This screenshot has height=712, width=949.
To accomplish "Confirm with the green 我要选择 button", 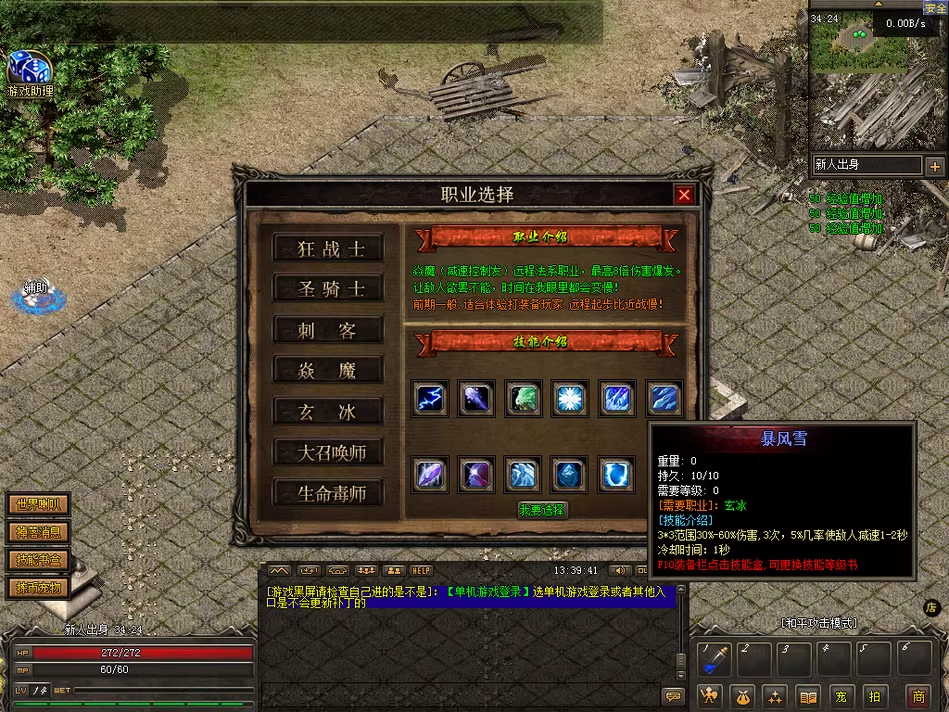I will tap(542, 510).
